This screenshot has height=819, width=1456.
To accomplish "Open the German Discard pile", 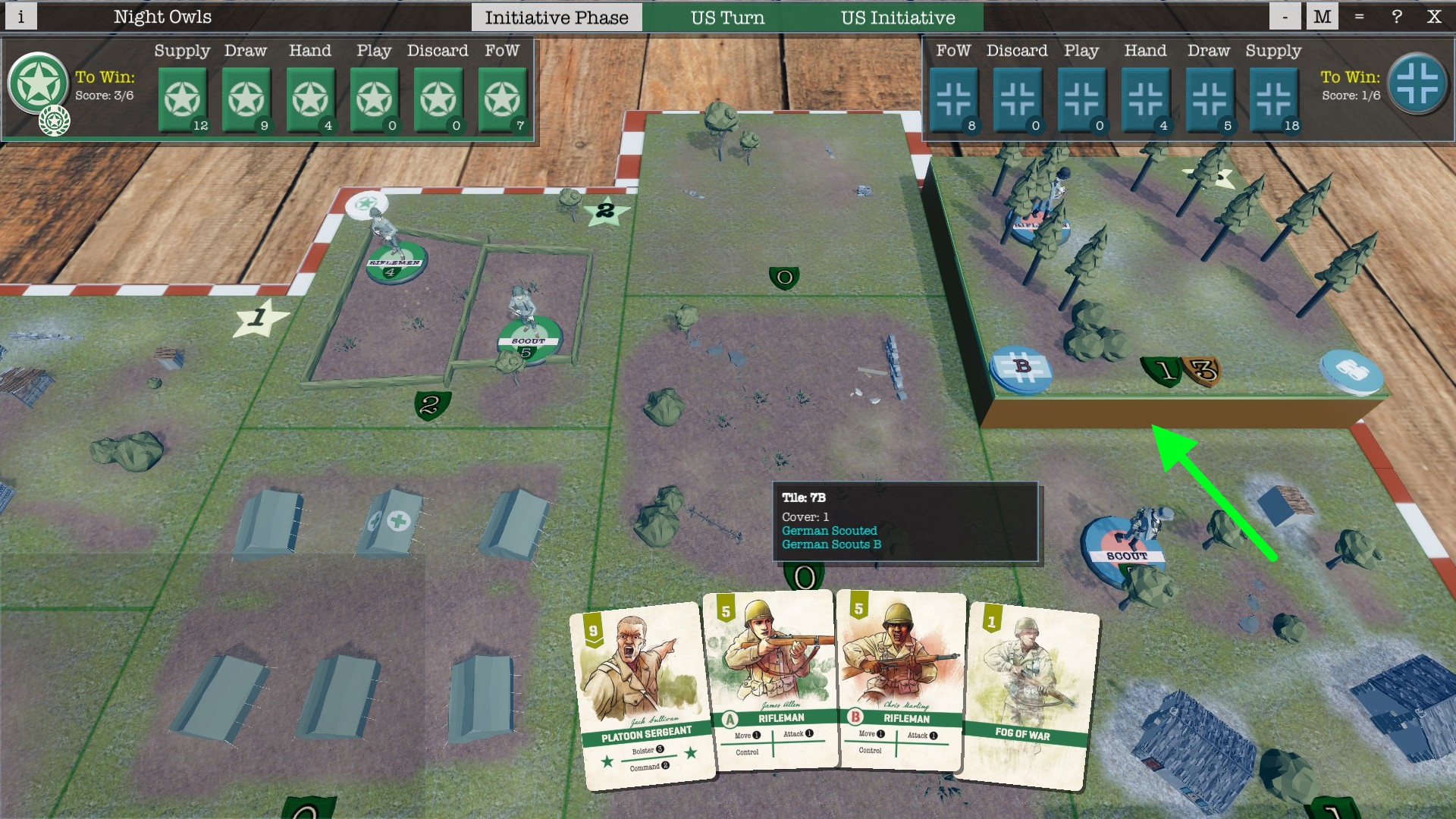I will (x=1018, y=99).
